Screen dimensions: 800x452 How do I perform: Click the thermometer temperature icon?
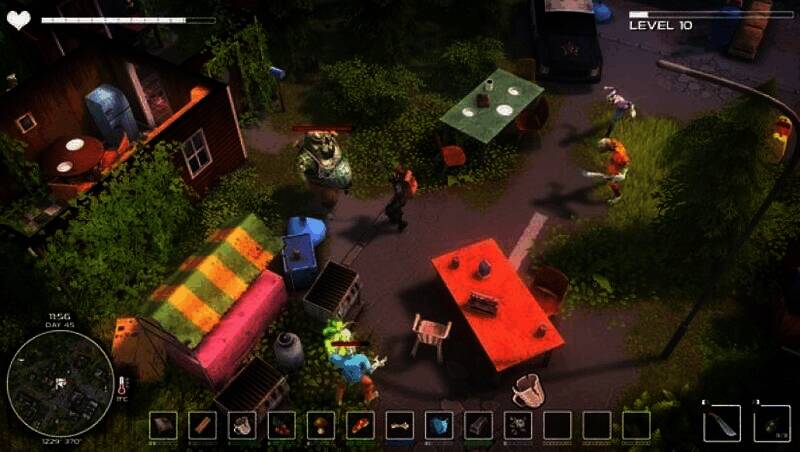click(x=122, y=386)
